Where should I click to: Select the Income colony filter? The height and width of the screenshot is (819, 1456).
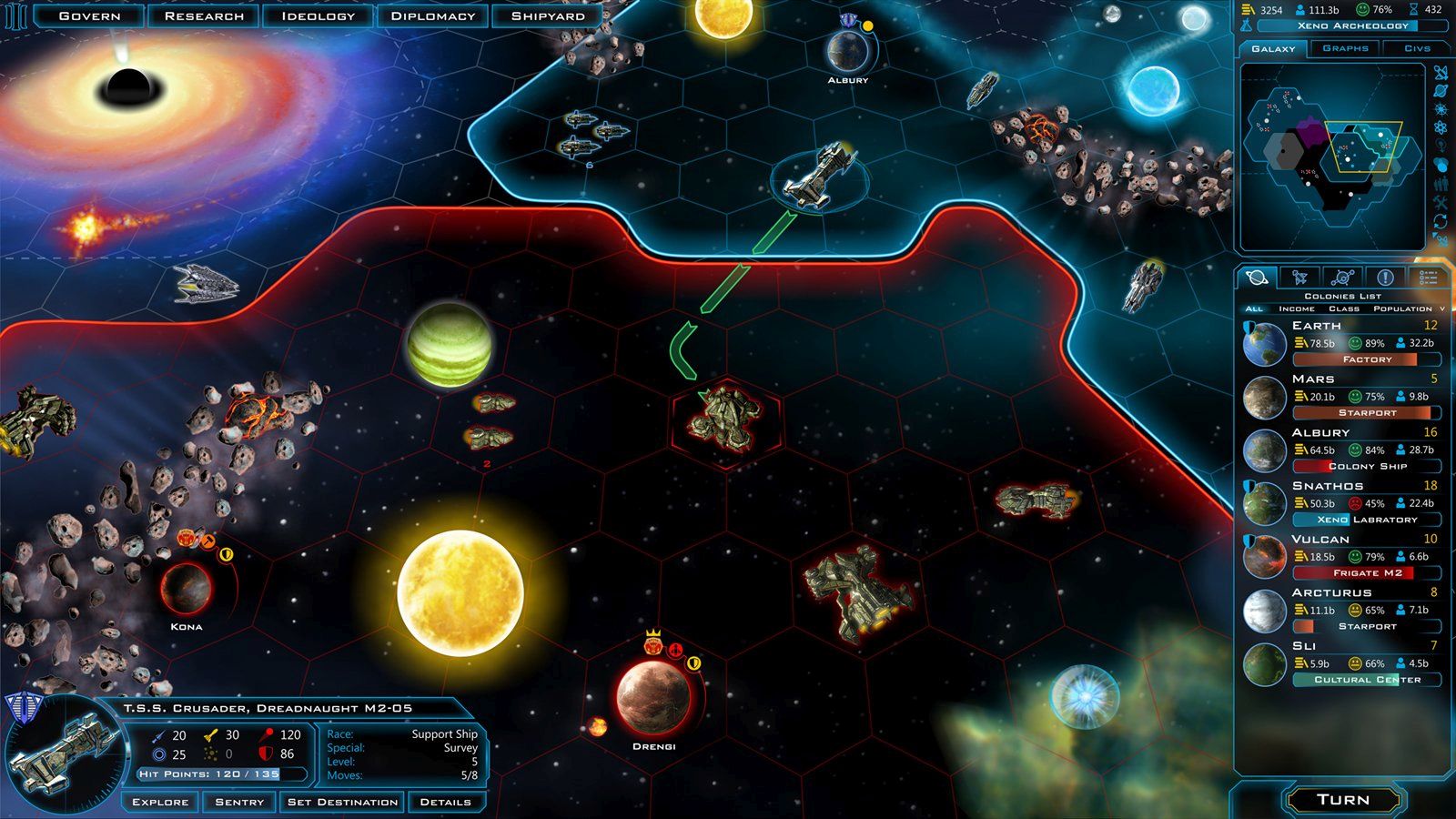(1296, 308)
